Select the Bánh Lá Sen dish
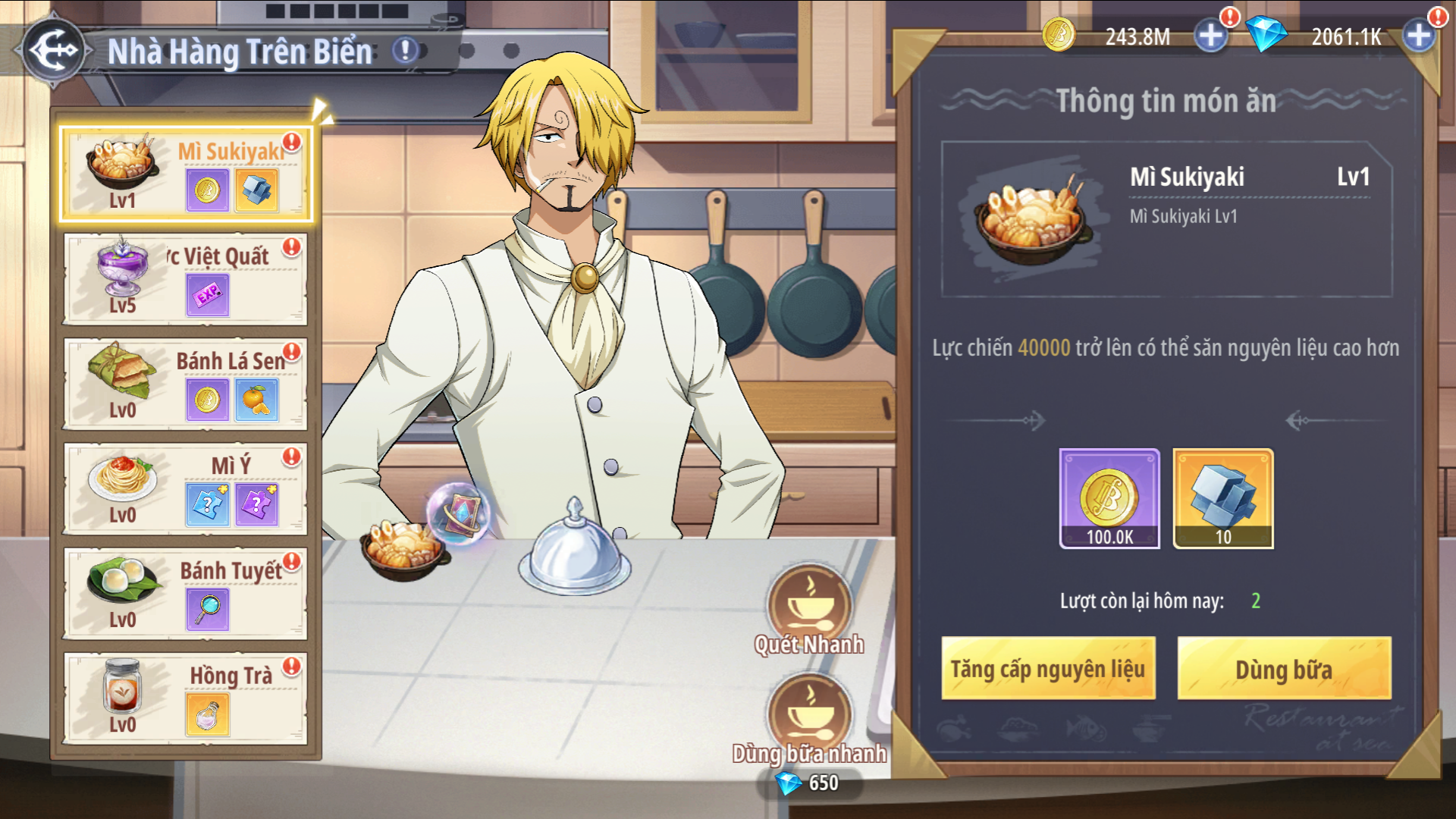 point(186,384)
